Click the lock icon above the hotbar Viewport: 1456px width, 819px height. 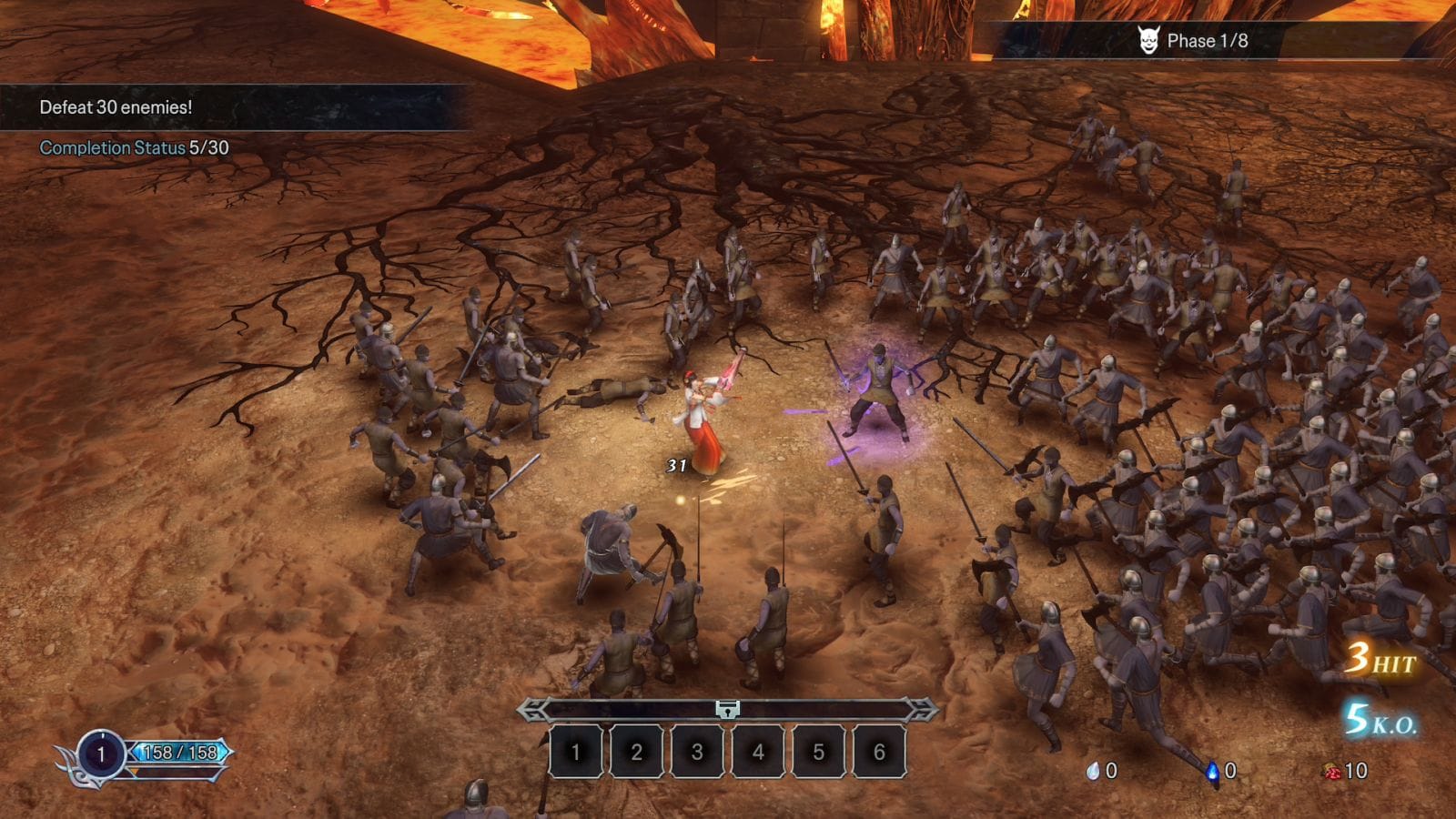click(727, 710)
